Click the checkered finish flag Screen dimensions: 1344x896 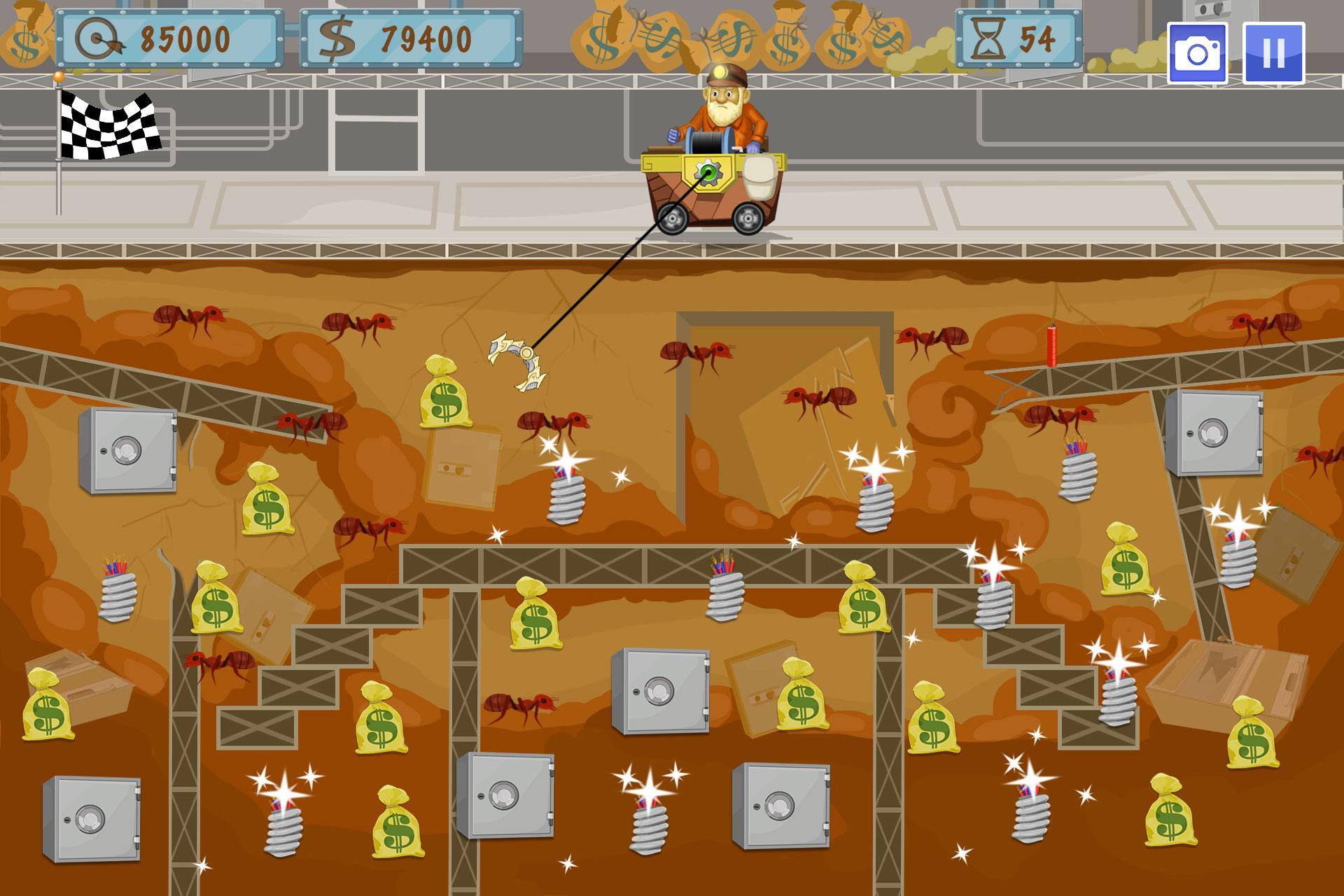coord(108,126)
